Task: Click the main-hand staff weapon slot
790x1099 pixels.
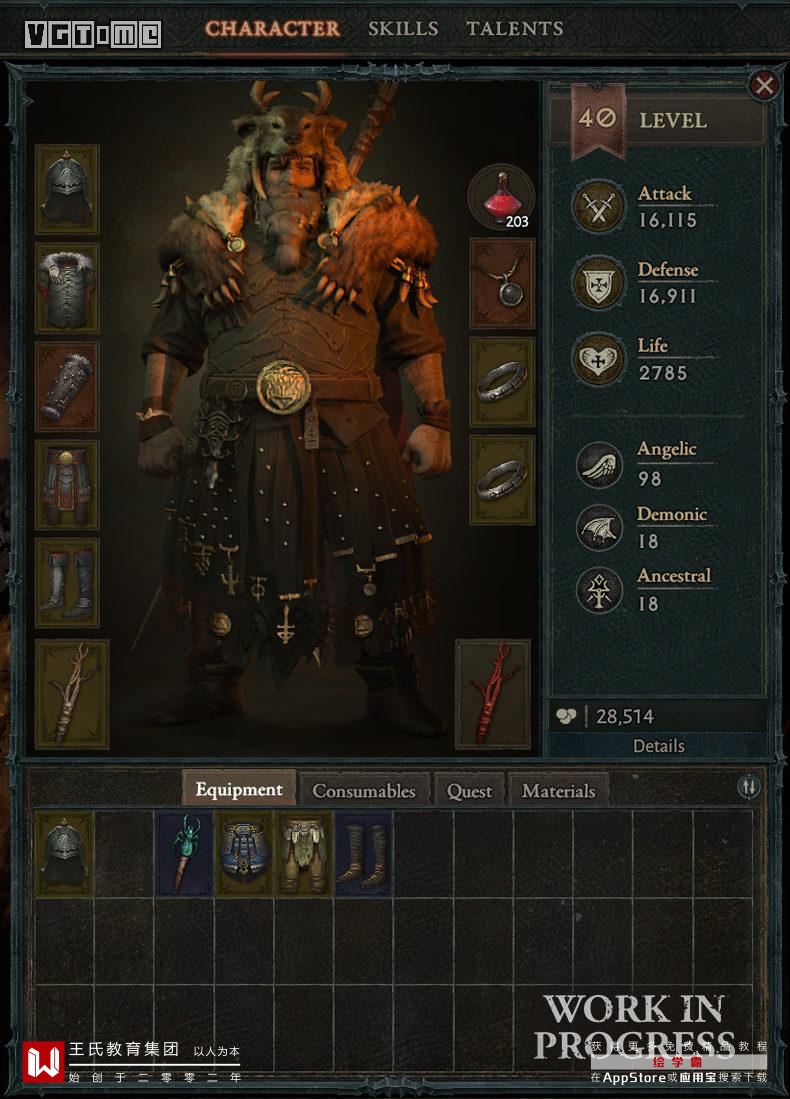Action: click(x=72, y=694)
